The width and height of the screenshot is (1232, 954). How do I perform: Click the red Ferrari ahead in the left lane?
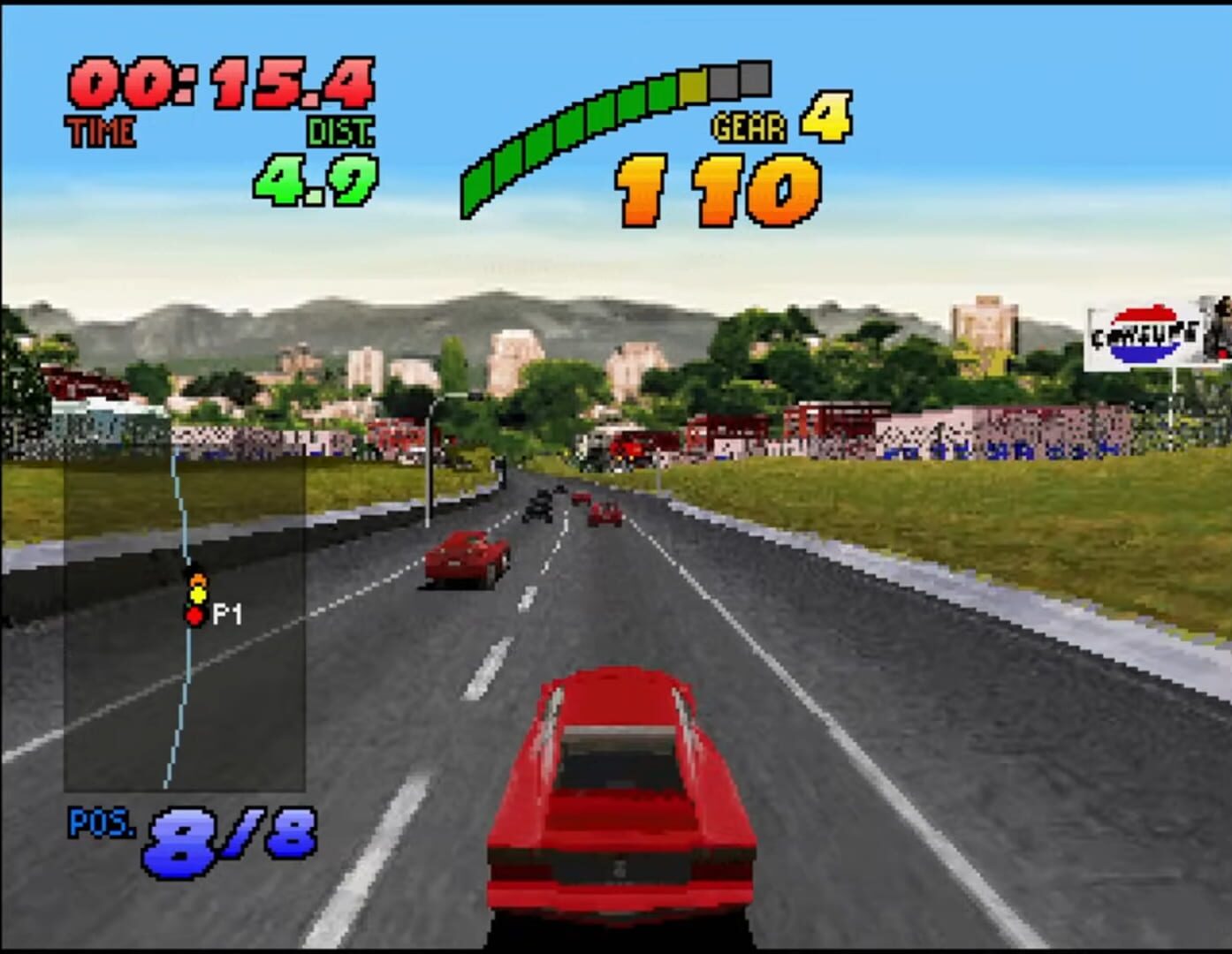(x=467, y=556)
